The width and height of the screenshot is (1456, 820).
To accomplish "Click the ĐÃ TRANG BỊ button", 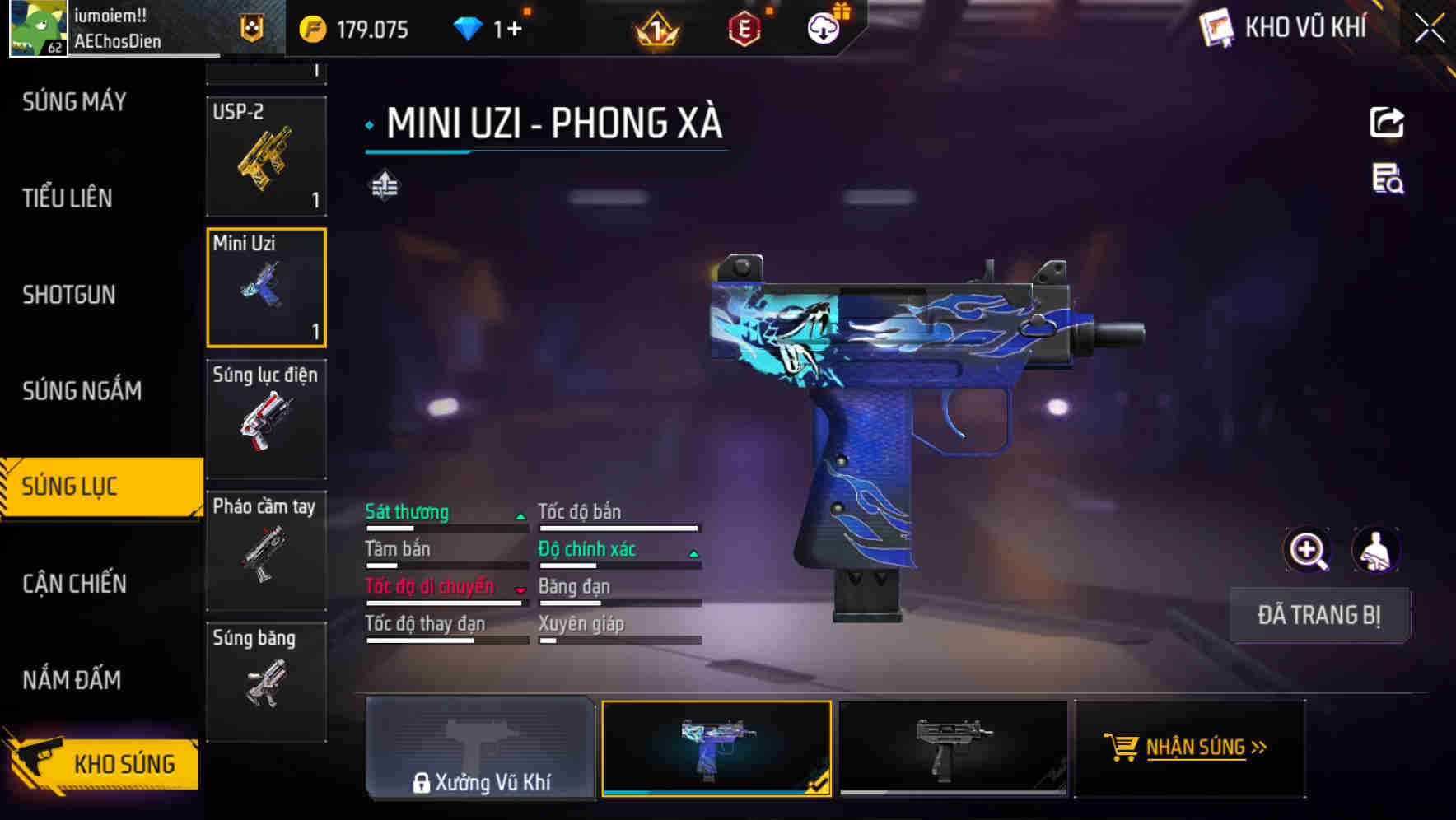I will coord(1319,615).
